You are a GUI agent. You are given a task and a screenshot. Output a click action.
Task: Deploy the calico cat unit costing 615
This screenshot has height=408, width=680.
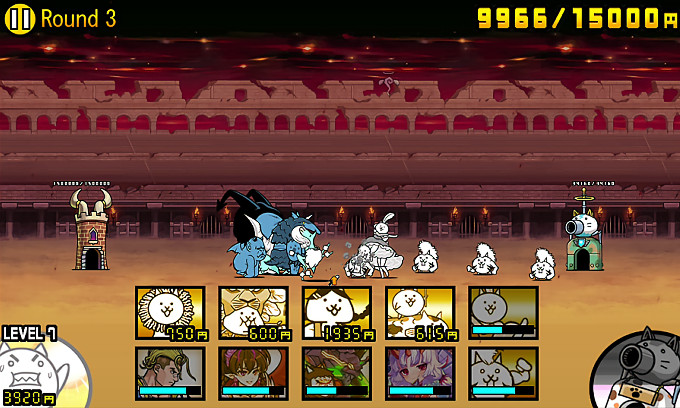(420, 313)
